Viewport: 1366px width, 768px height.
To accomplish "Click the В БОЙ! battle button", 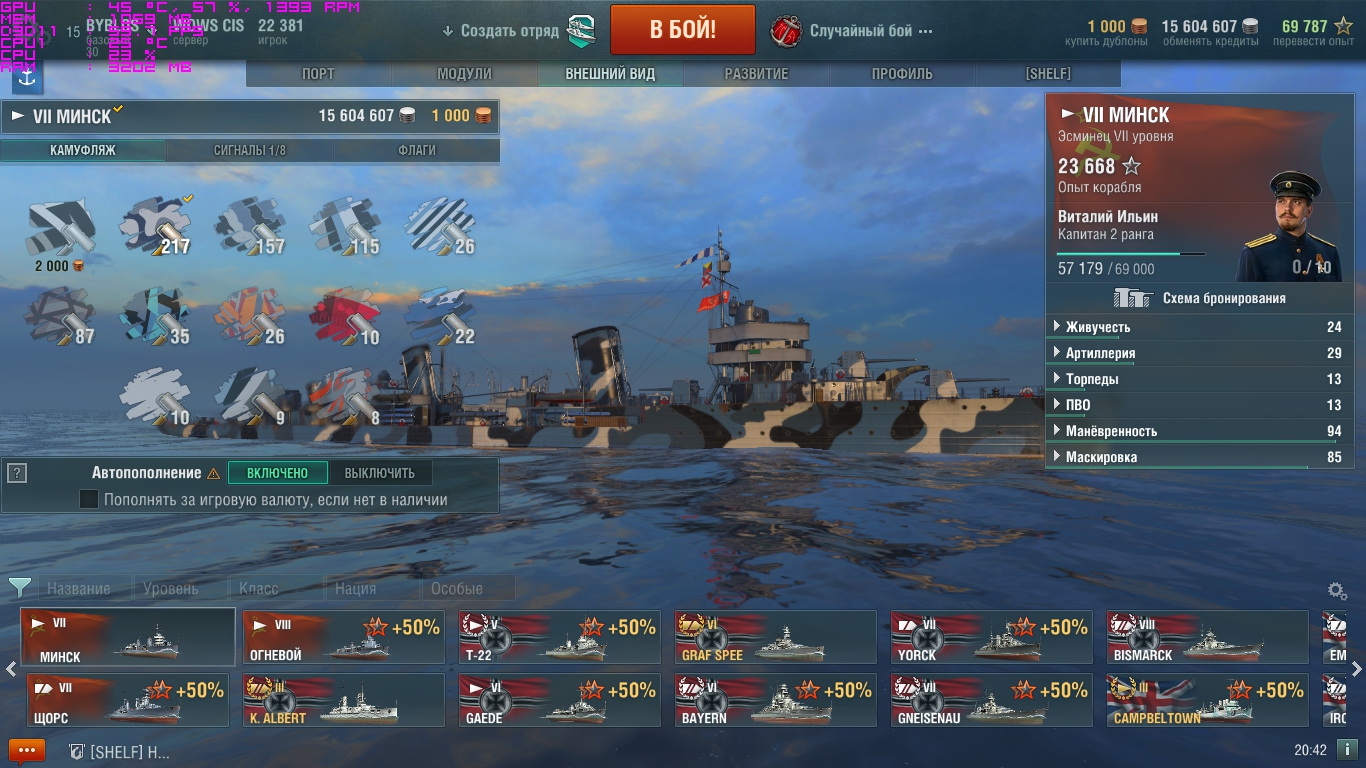I will coord(682,30).
